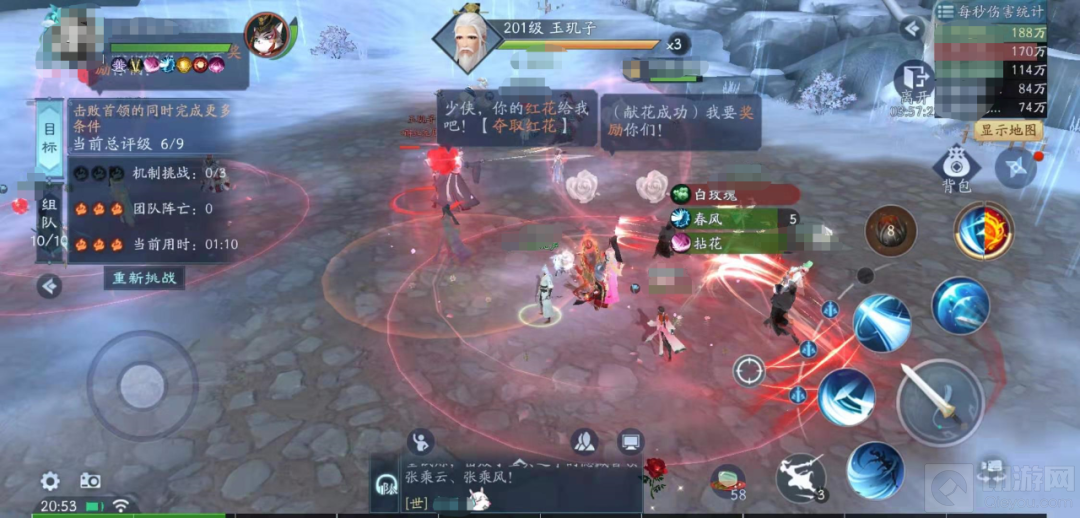The height and width of the screenshot is (518, 1080).
Task: Show the map with the 显示地图 button
Action: click(1008, 131)
